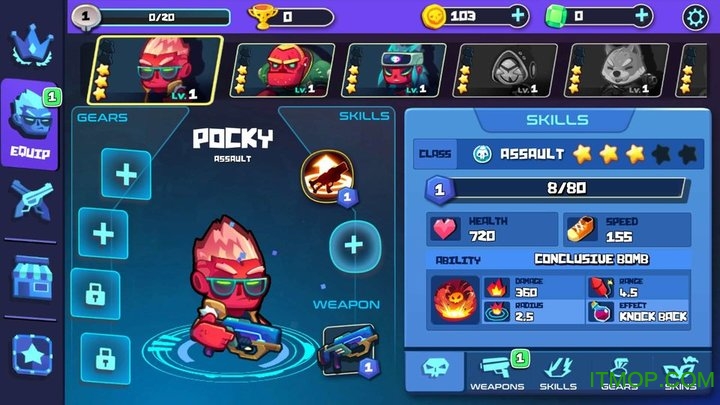The image size is (720, 405).
Task: Open the settings gear
Action: (x=696, y=16)
